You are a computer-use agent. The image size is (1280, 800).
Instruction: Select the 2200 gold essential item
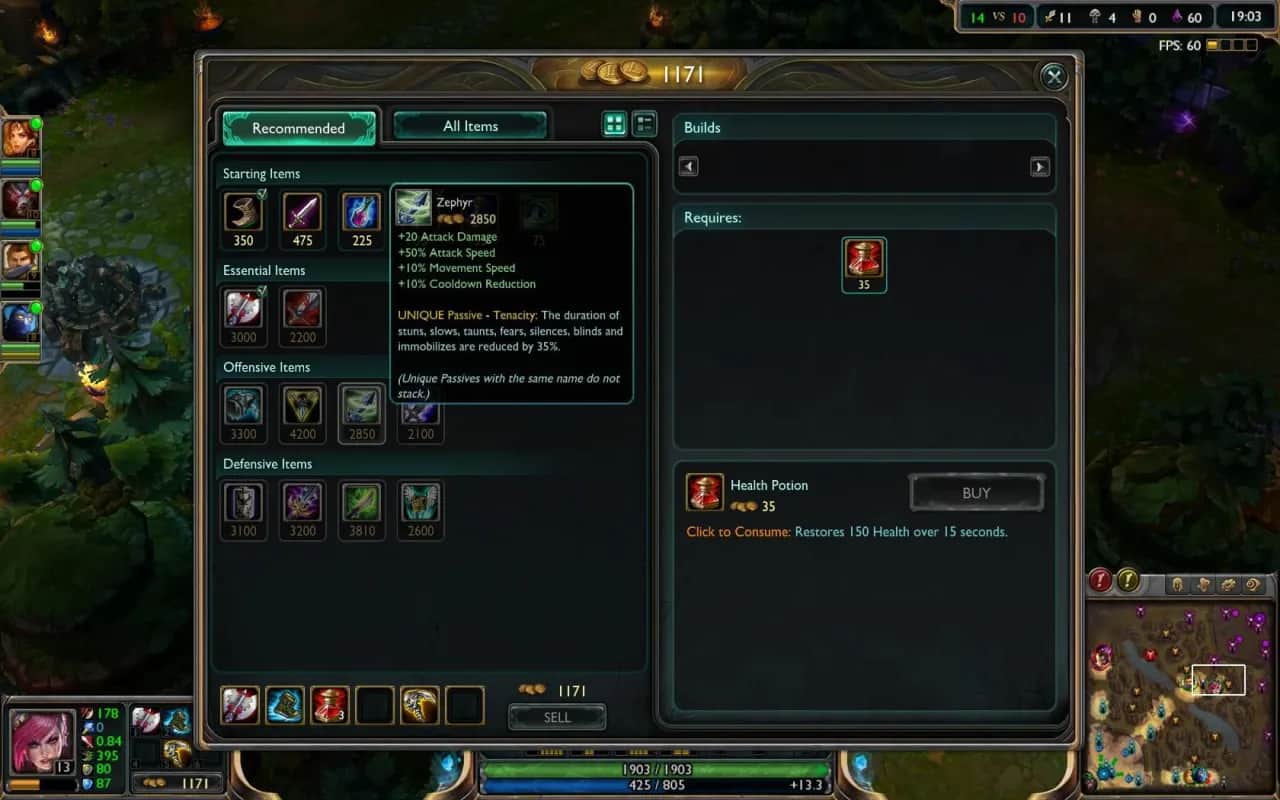point(302,309)
